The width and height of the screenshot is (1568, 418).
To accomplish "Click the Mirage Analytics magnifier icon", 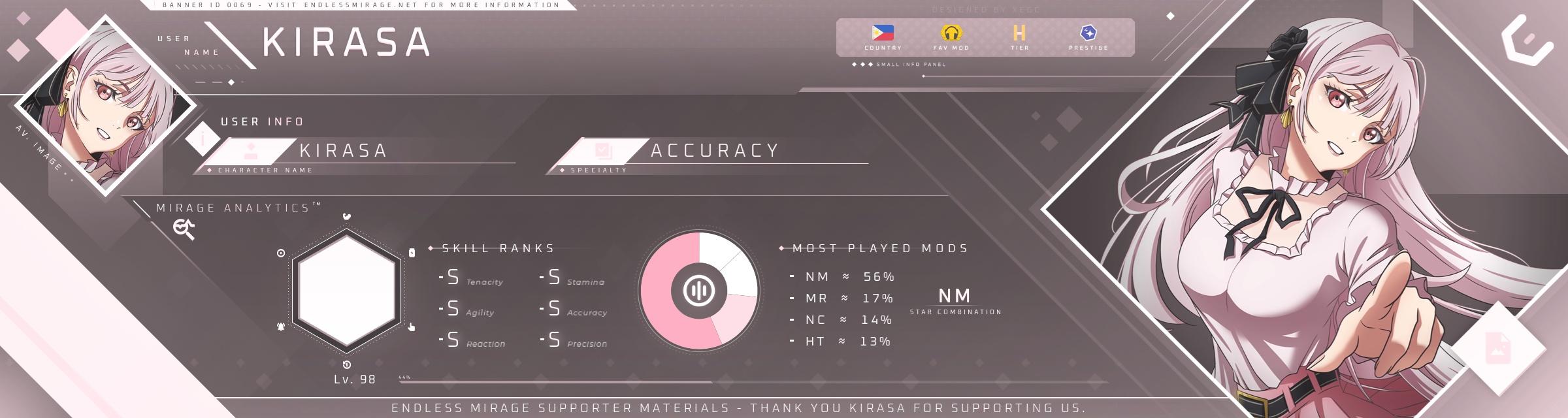I will [x=184, y=229].
